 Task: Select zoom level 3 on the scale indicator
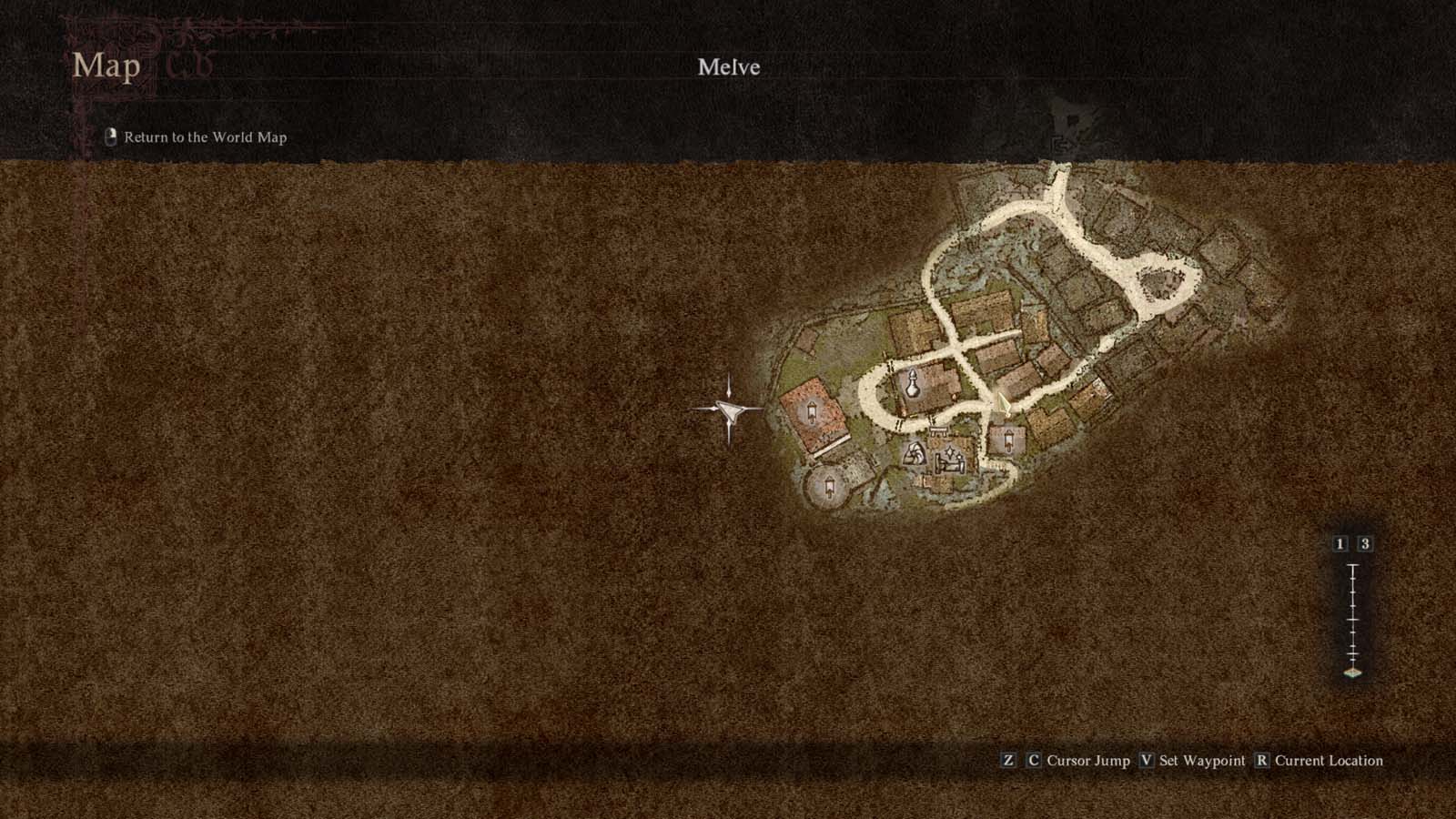click(1365, 544)
